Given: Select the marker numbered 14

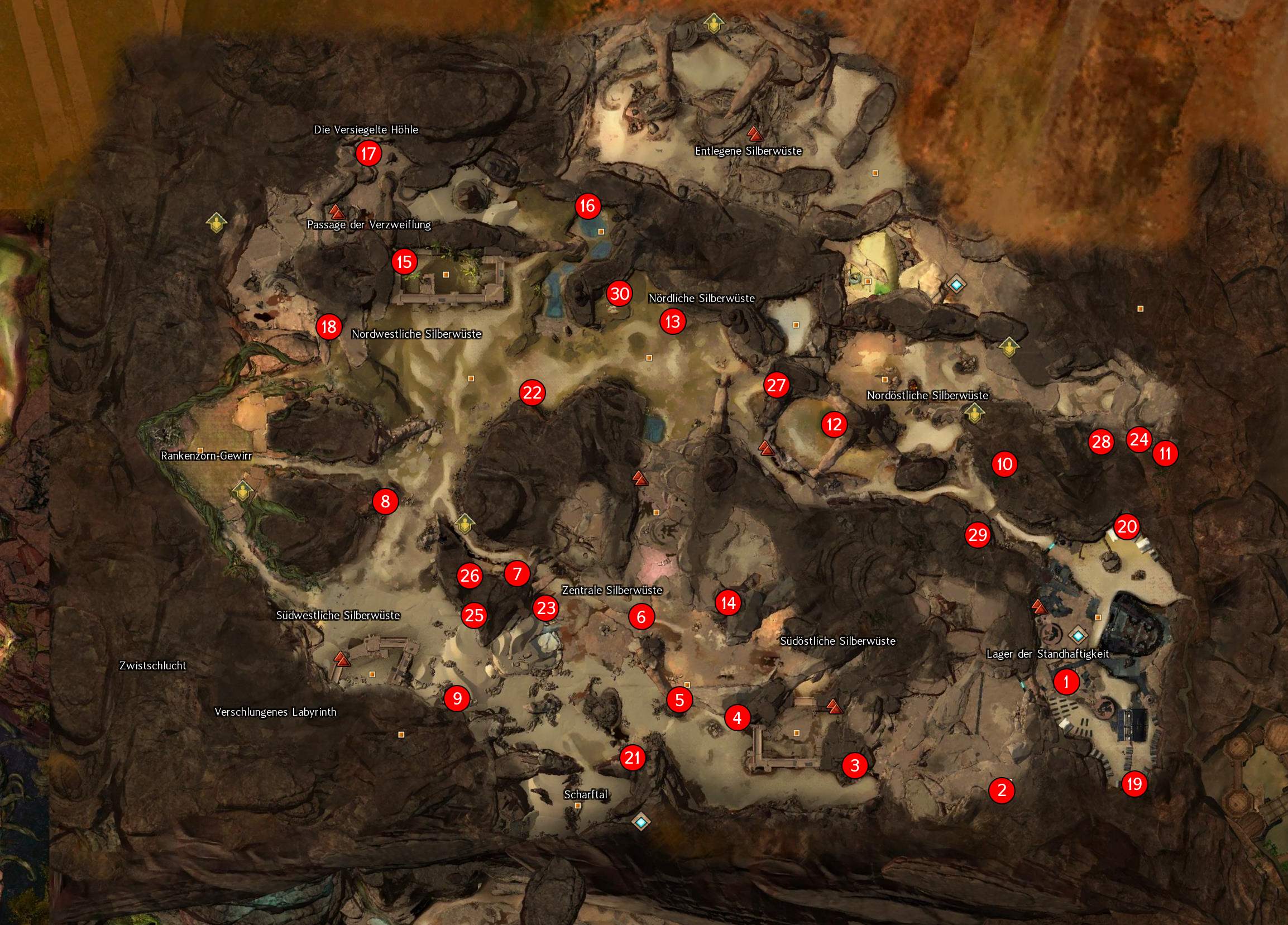Looking at the screenshot, I should click(729, 602).
